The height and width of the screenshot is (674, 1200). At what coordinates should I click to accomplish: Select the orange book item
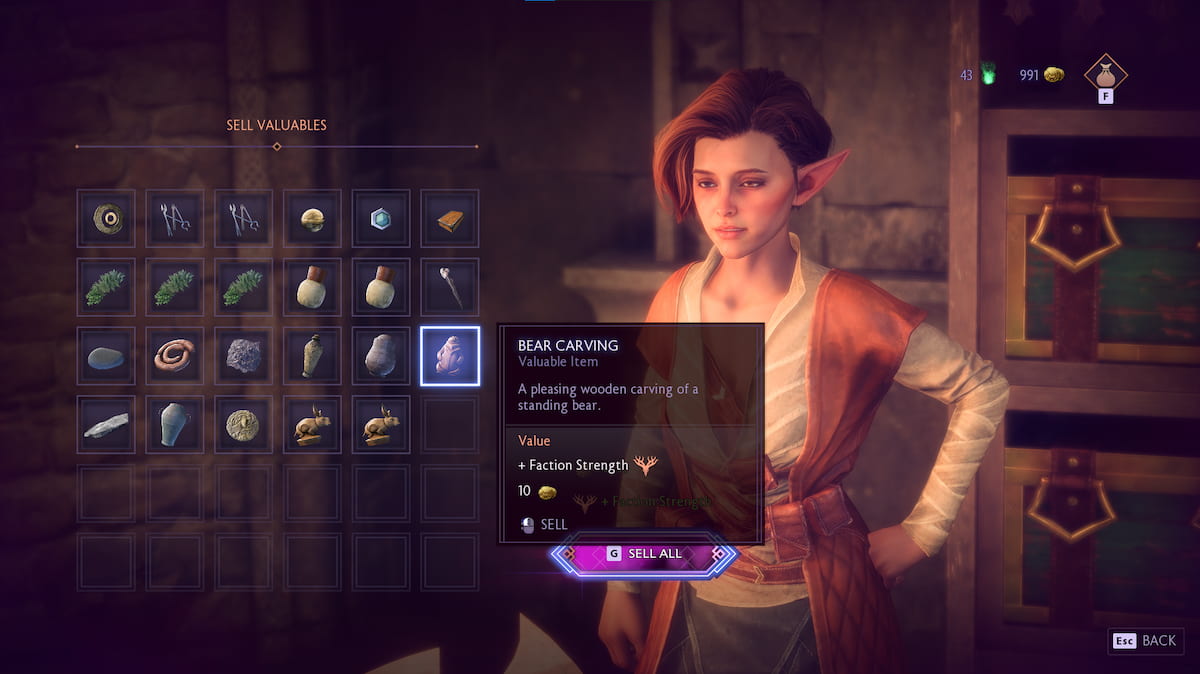[450, 218]
